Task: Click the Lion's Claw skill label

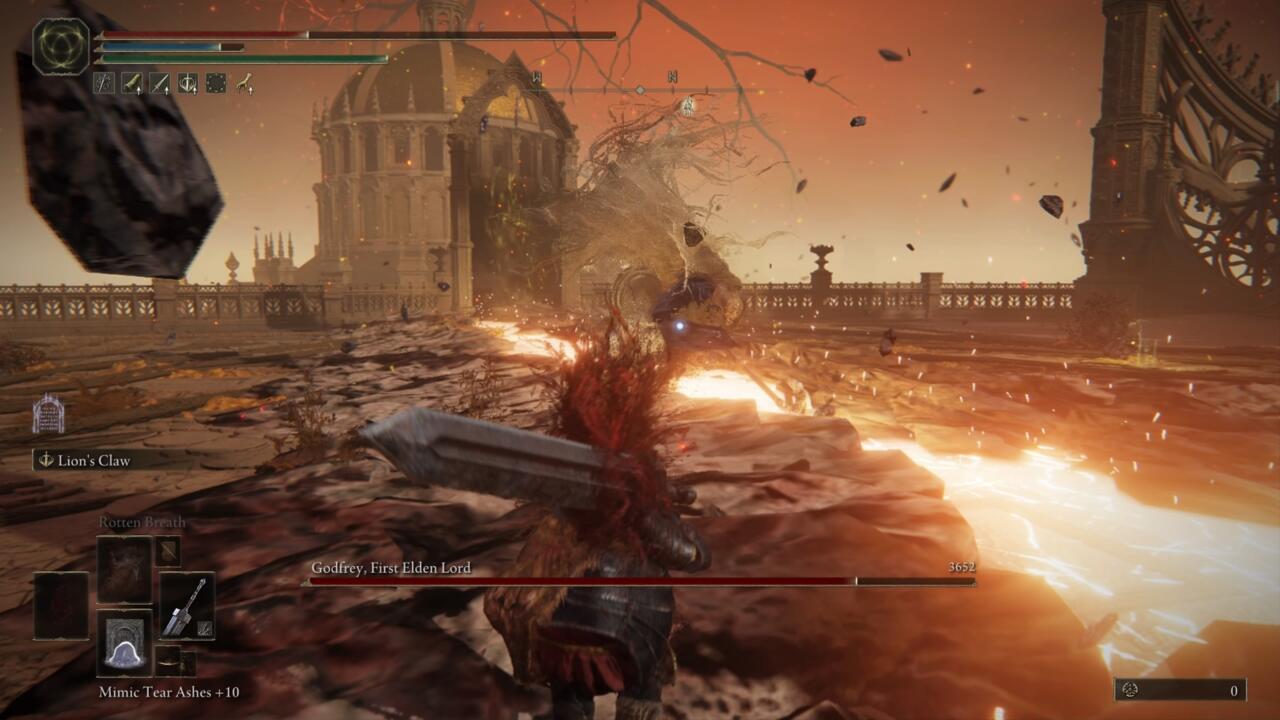Action: tap(95, 460)
